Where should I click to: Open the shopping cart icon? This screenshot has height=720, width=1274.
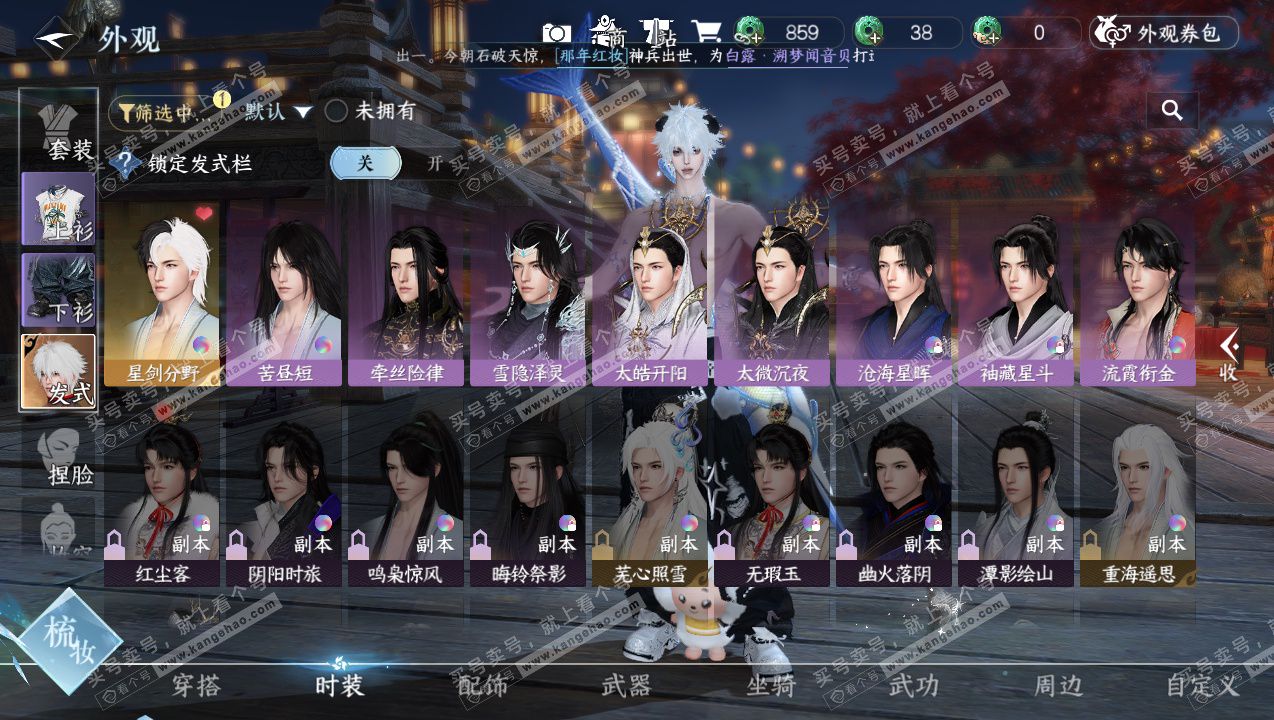706,32
